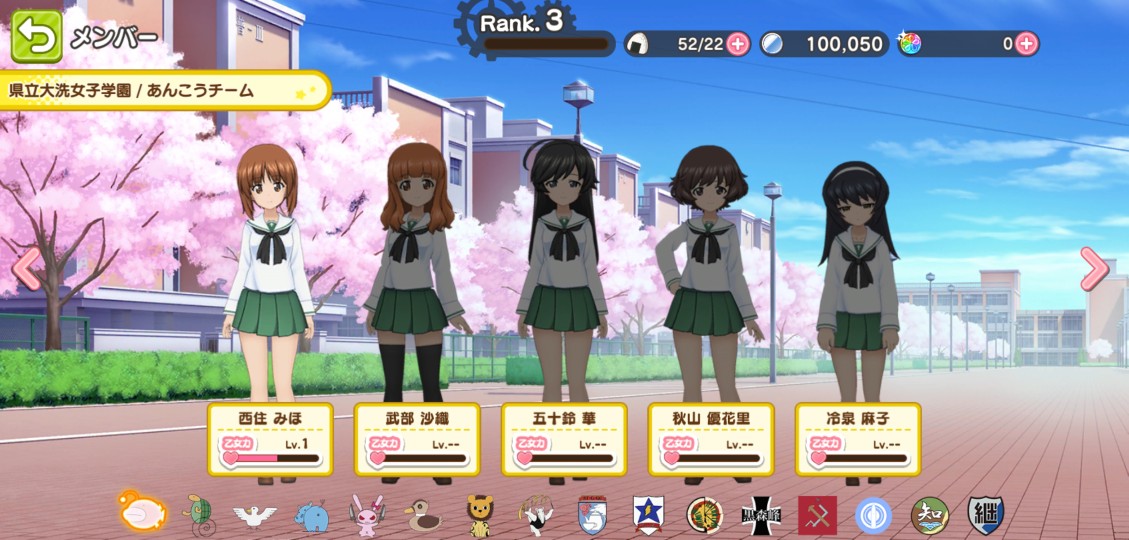Switch to the pink rabbit team icon
This screenshot has width=1129, height=540.
coord(367,515)
